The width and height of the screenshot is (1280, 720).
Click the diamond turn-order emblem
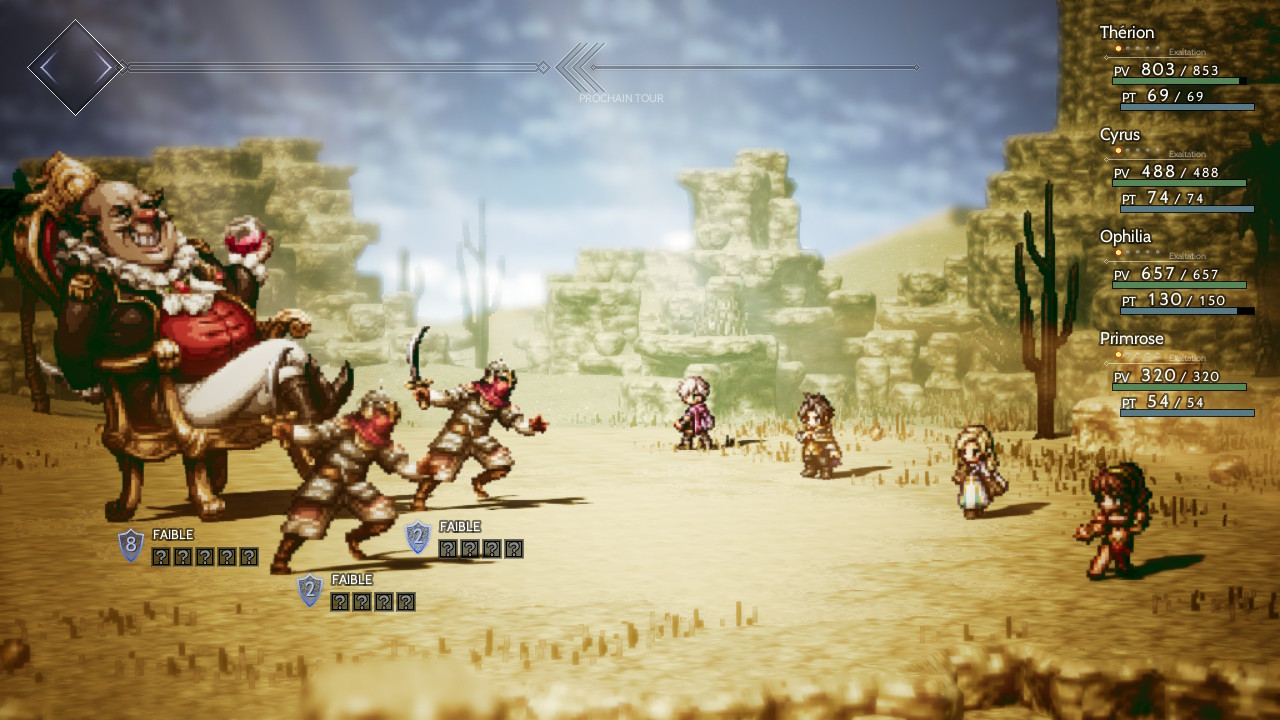(75, 68)
